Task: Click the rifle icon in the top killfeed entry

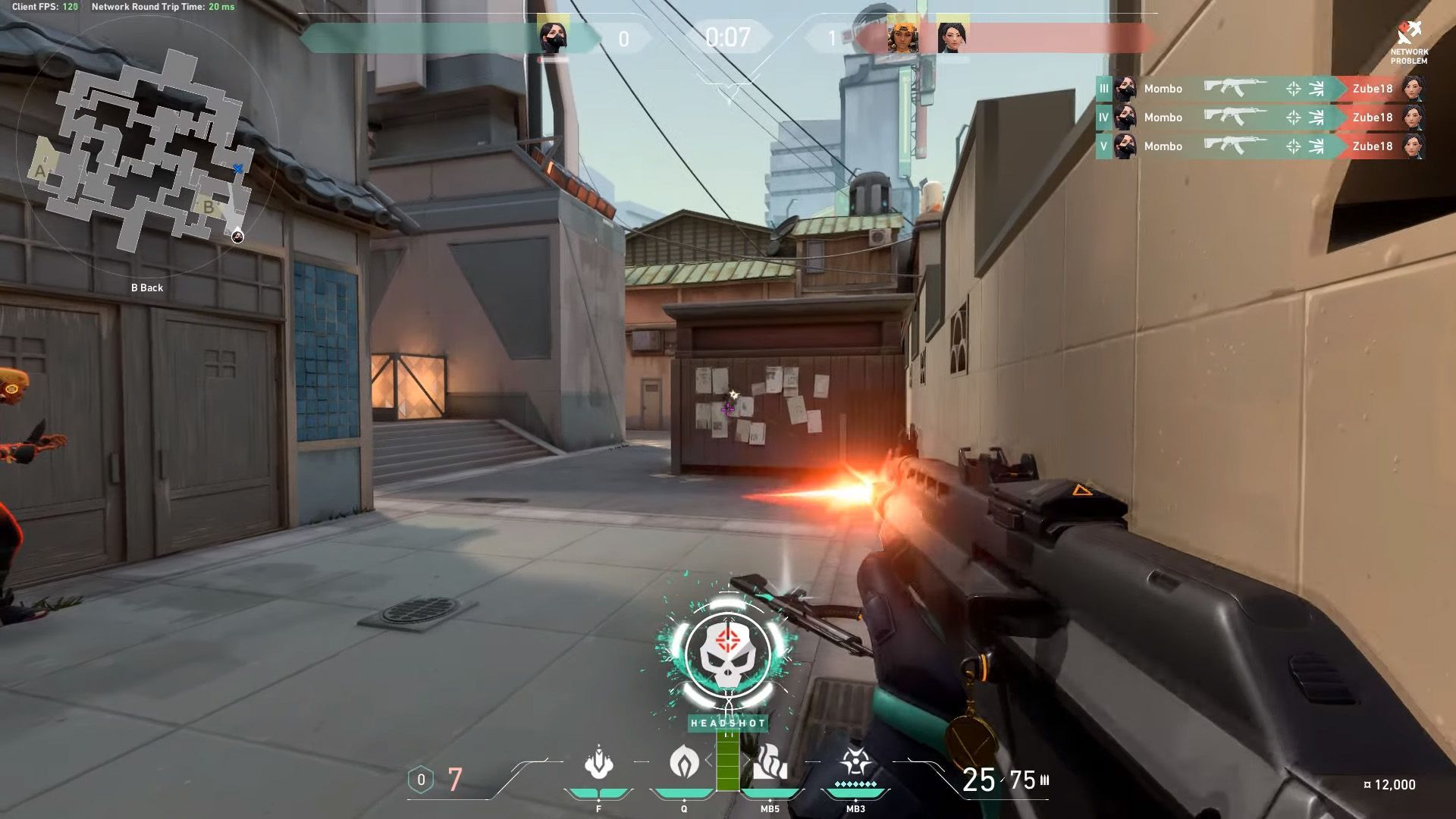Action: tap(1236, 89)
